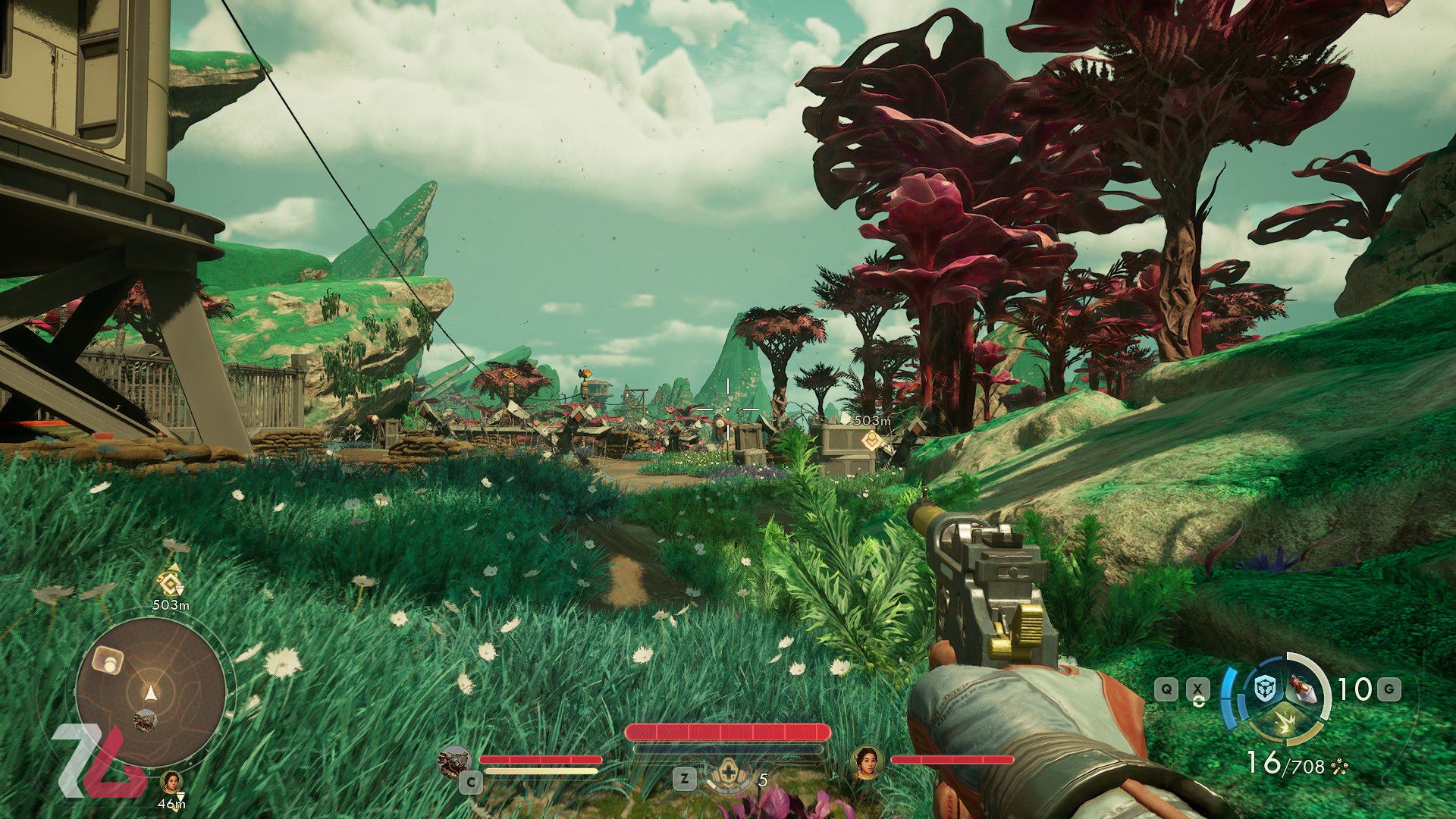
Task: Select the creature companion portrait above the C keybind
Action: tap(456, 761)
